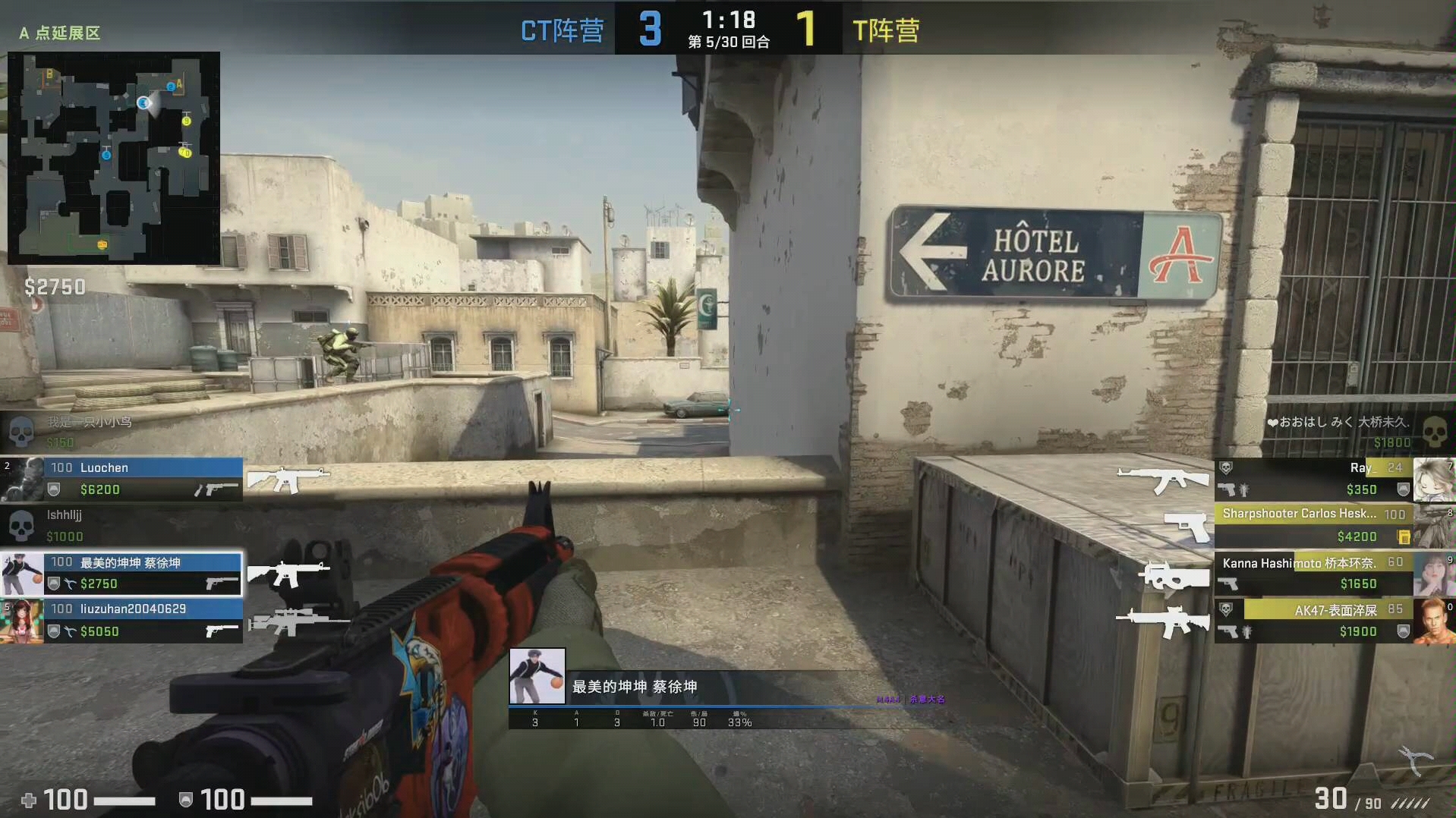Toggle Ray_'s armor shield indicator
This screenshot has width=1456, height=818.
coord(1402,489)
